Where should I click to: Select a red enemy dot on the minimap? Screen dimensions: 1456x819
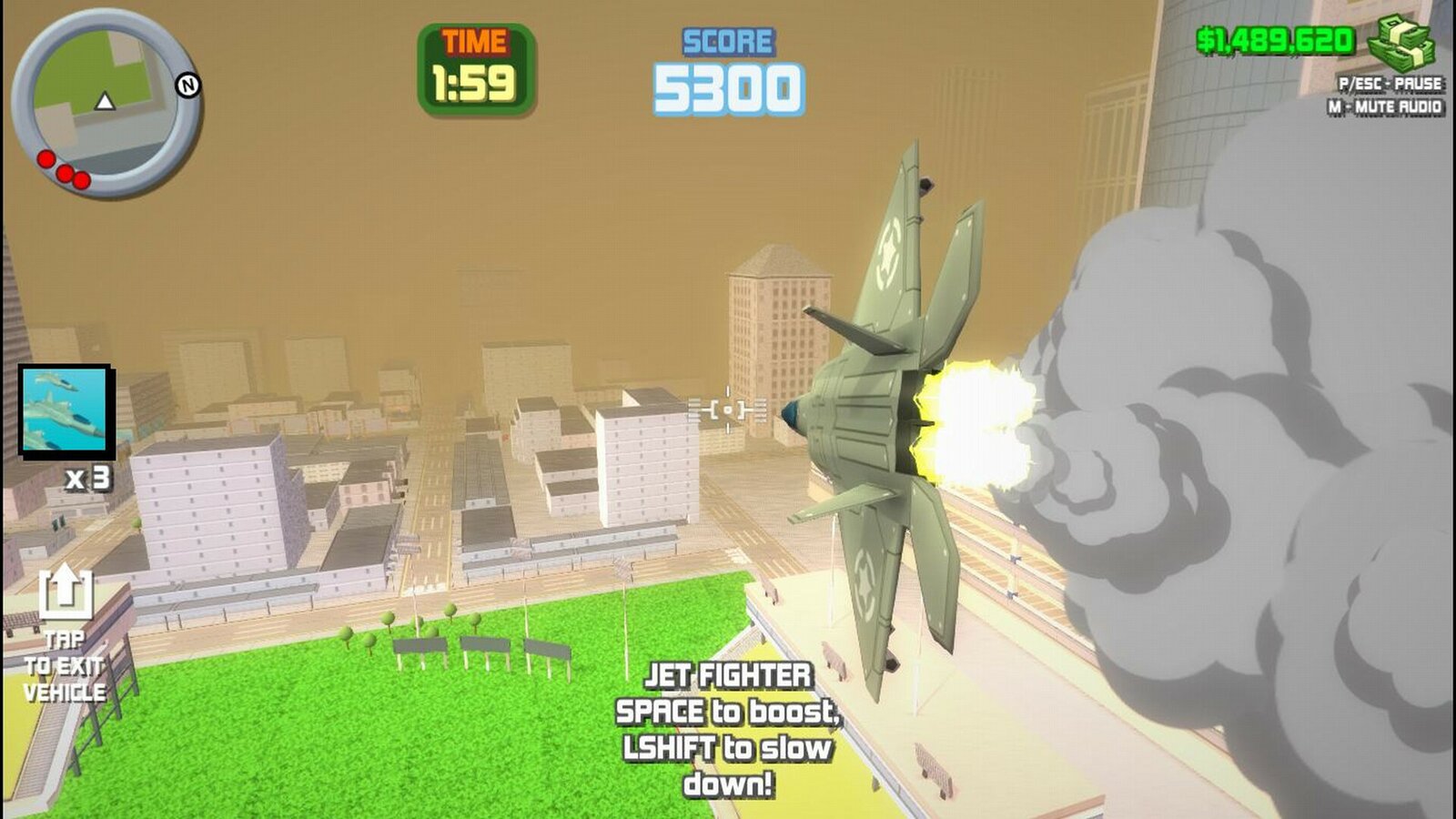45,157
